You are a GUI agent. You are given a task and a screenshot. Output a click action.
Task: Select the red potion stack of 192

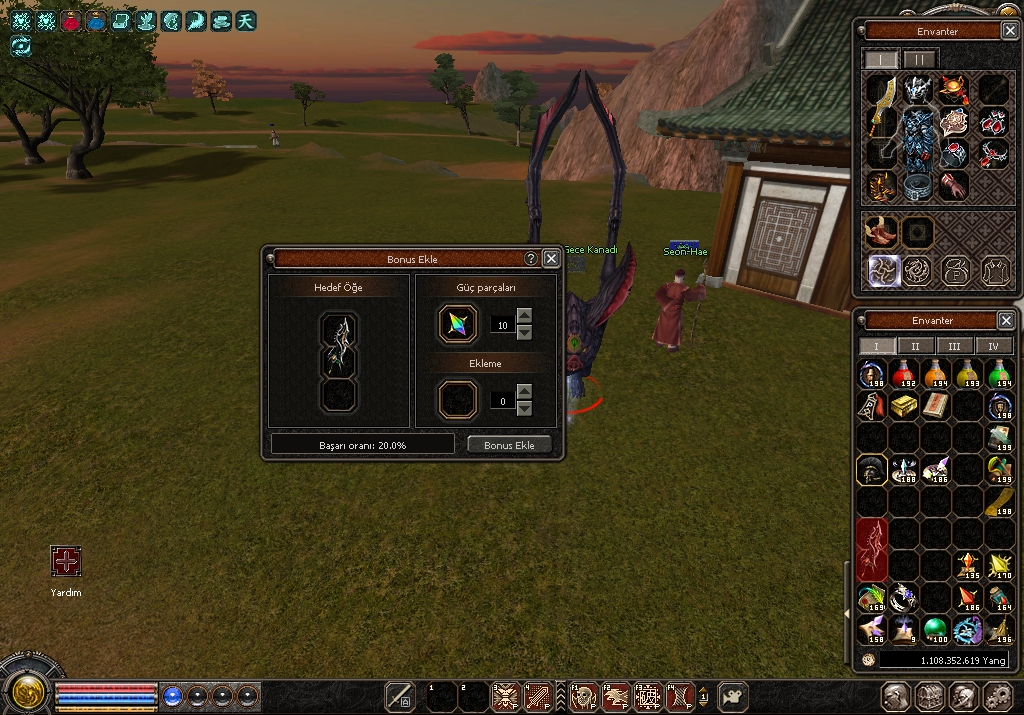coord(904,375)
